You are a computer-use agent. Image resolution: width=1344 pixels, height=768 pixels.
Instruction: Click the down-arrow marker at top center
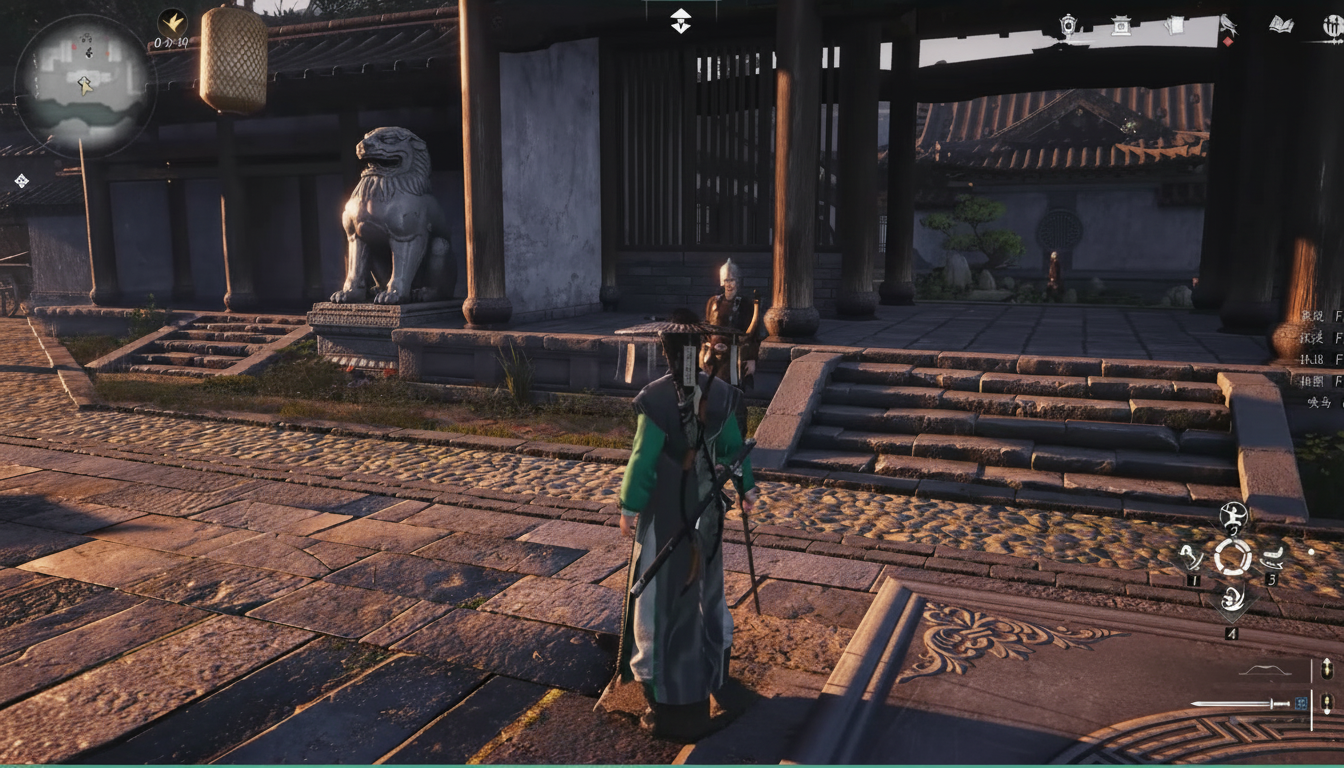680,20
